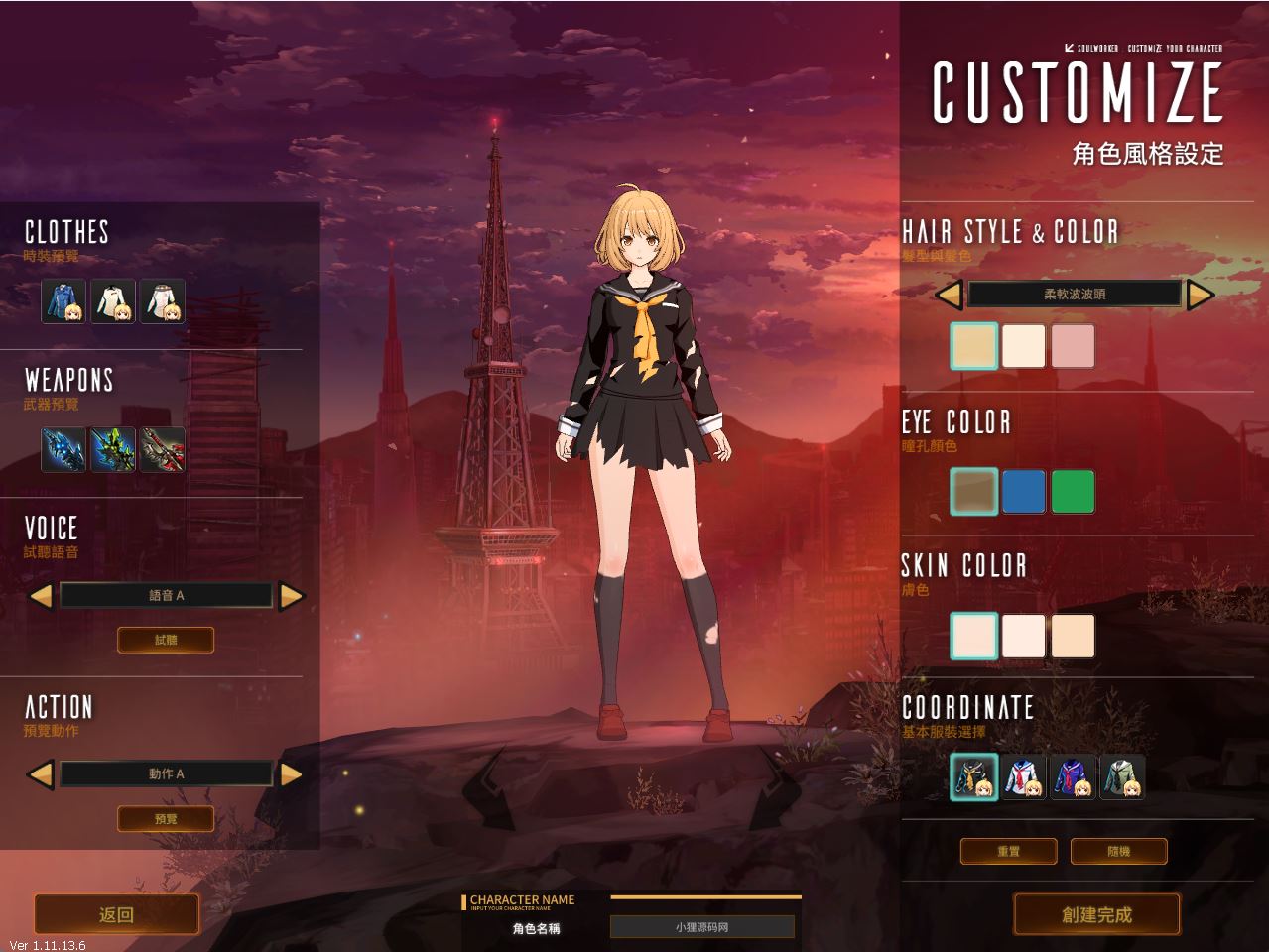Select the previous hair style arrow
Viewport: 1269px width, 952px height.
pyautogui.click(x=950, y=295)
